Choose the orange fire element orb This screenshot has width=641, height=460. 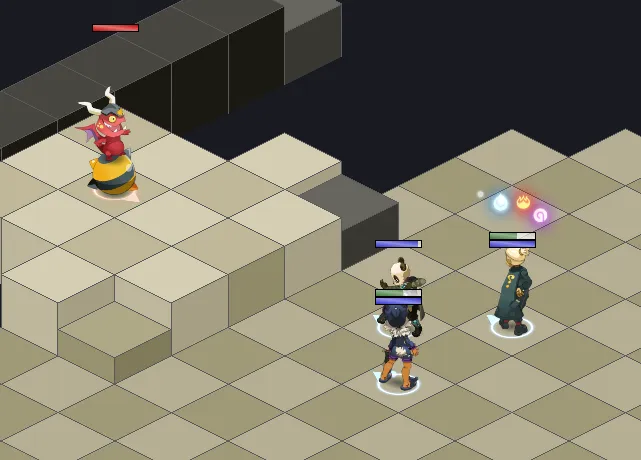coord(522,204)
